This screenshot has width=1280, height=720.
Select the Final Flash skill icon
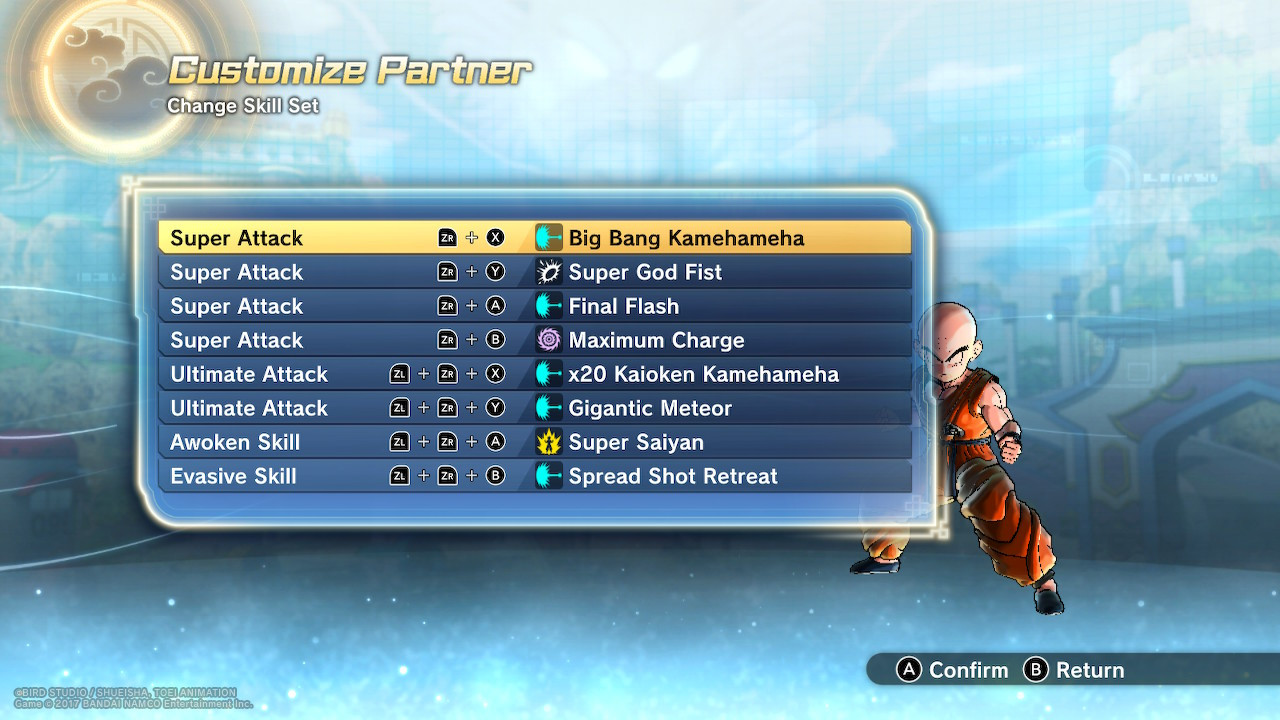tap(548, 305)
